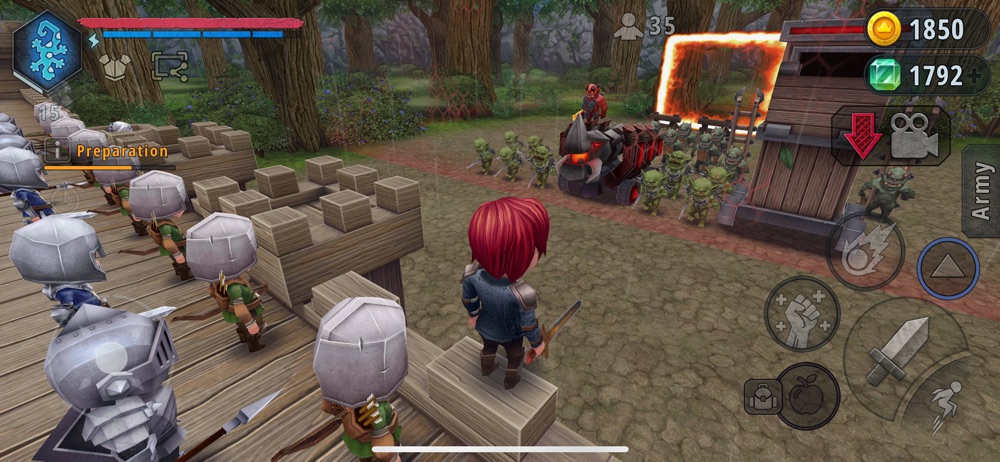The width and height of the screenshot is (1000, 462).
Task: Eat the apple consumable
Action: [807, 392]
